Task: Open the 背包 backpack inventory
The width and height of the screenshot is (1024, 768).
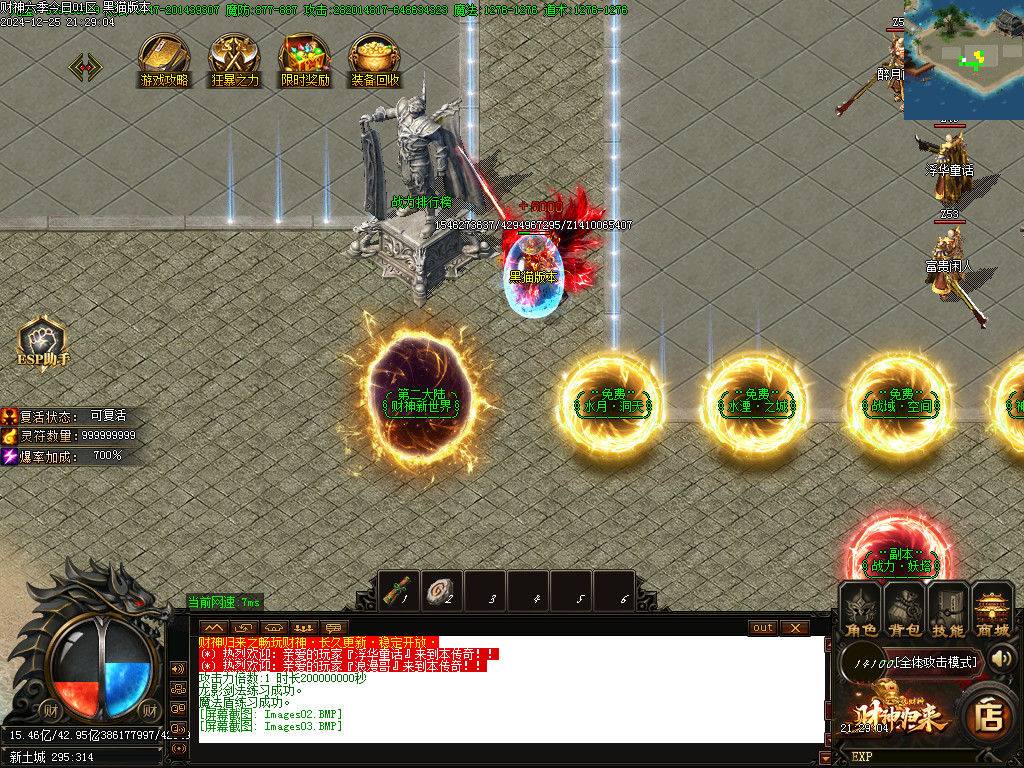Action: [x=904, y=610]
